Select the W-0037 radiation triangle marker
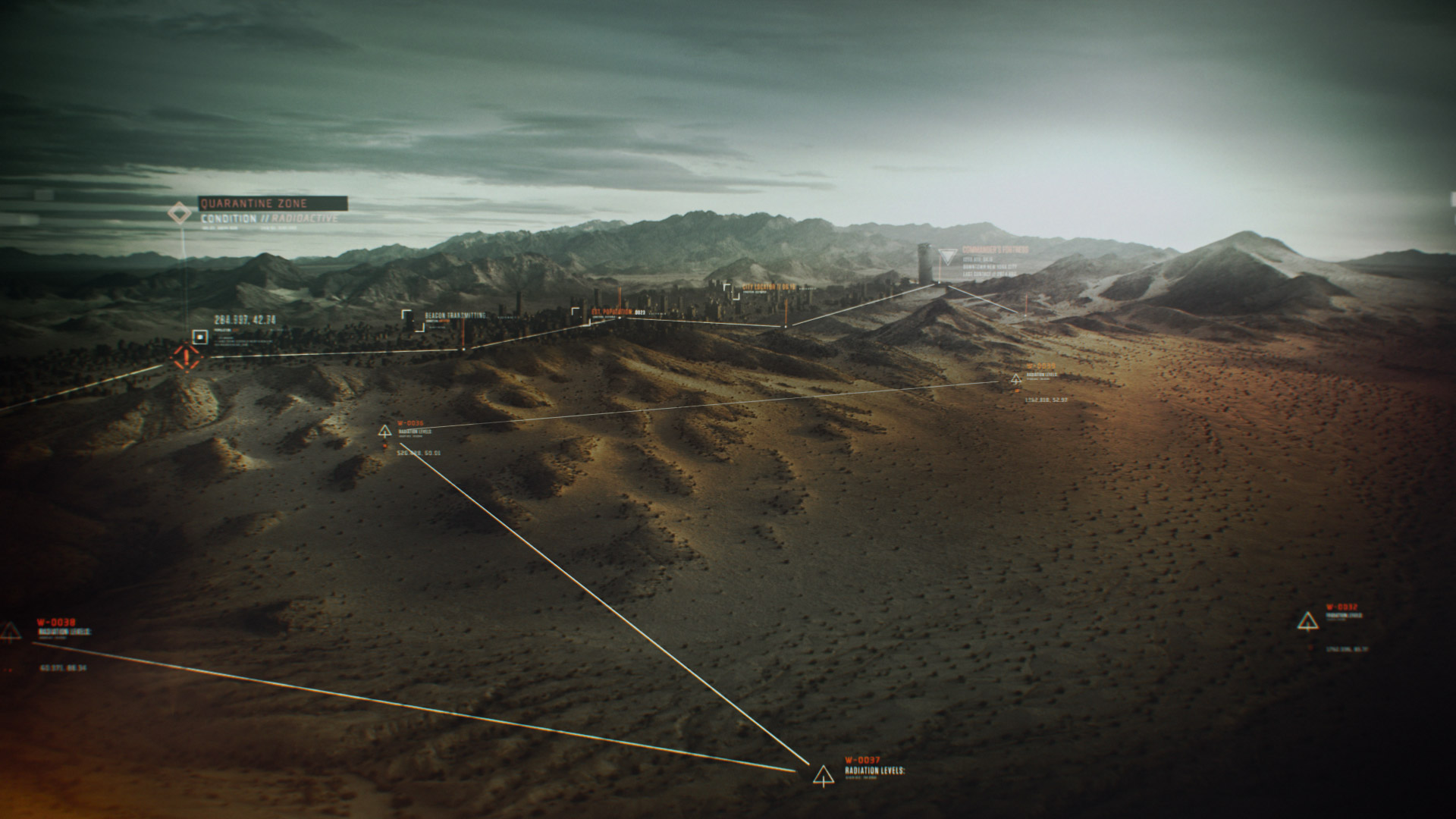This screenshot has height=819, width=1456. [x=823, y=775]
